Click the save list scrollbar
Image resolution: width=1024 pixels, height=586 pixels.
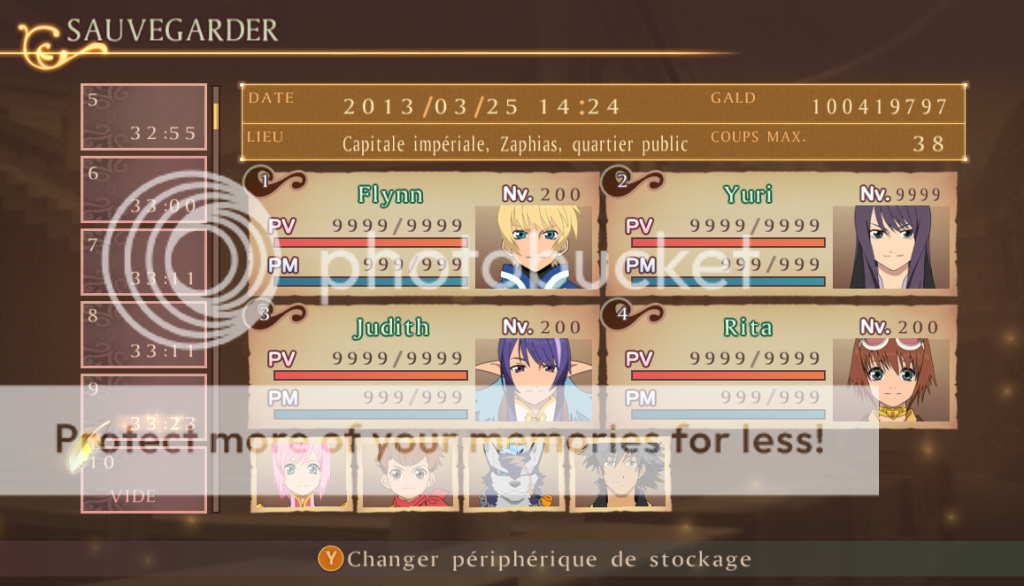215,300
